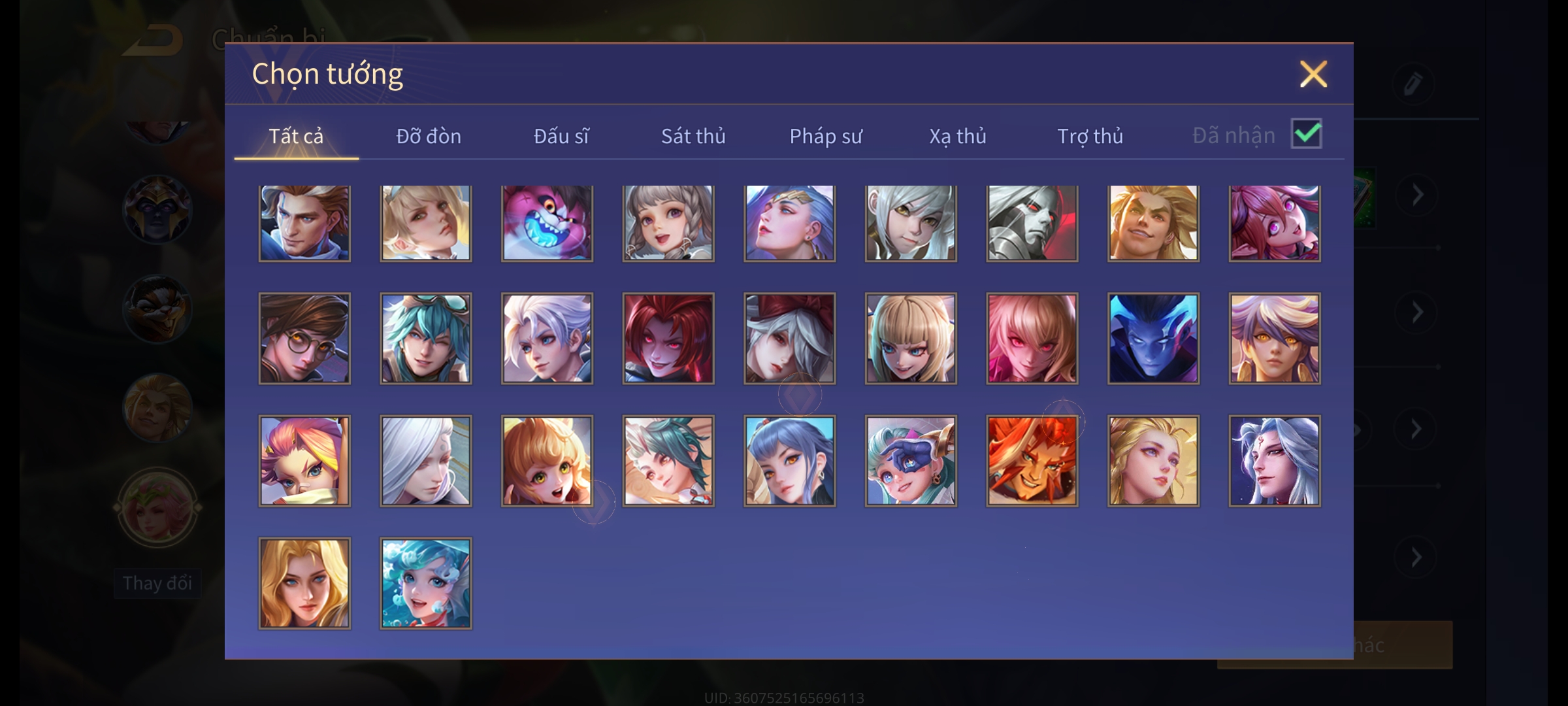
Task: Choose the underwater girl with bubbles
Action: pyautogui.click(x=425, y=583)
